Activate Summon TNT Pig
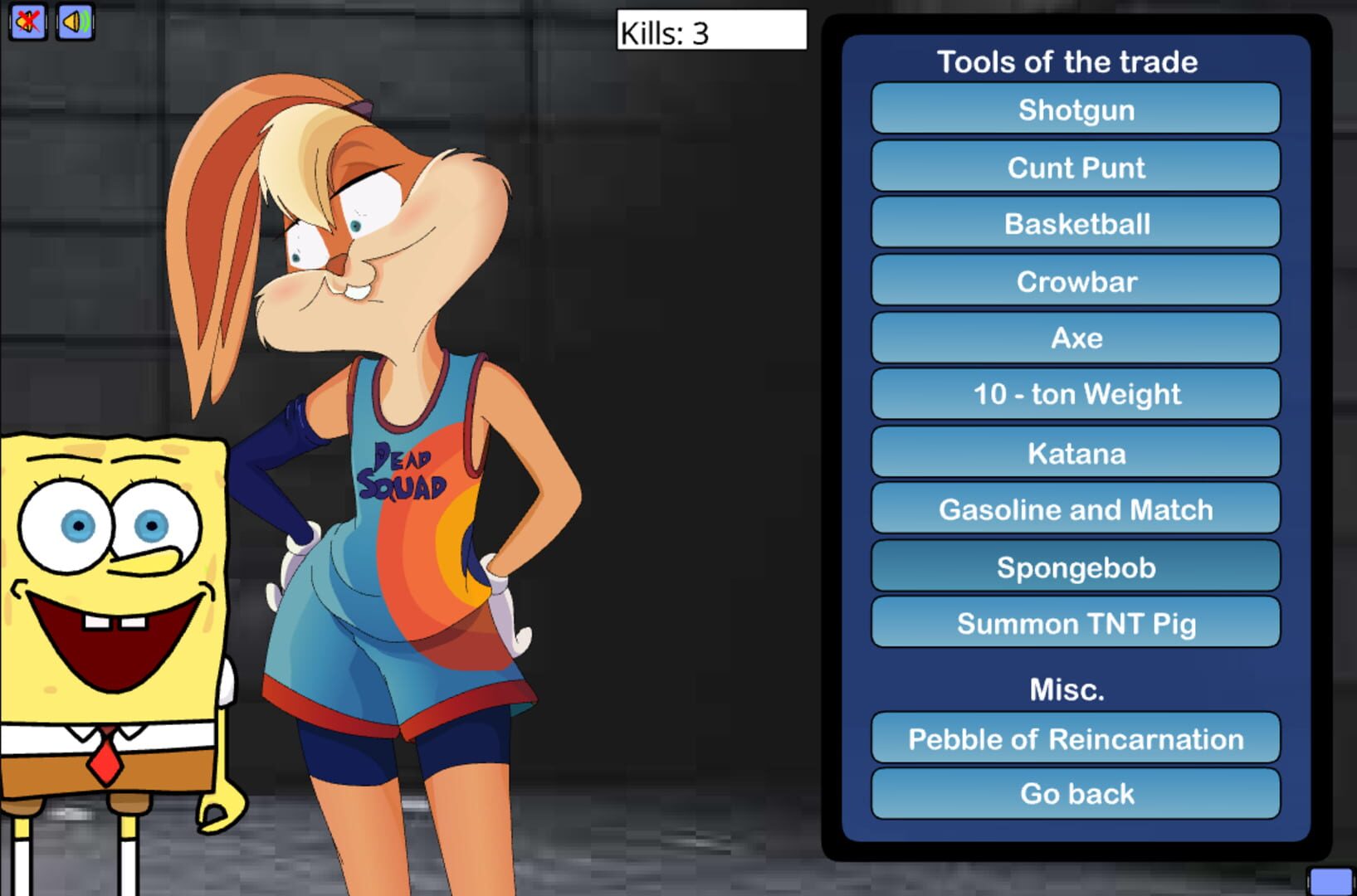This screenshot has width=1357, height=896. 1075,623
